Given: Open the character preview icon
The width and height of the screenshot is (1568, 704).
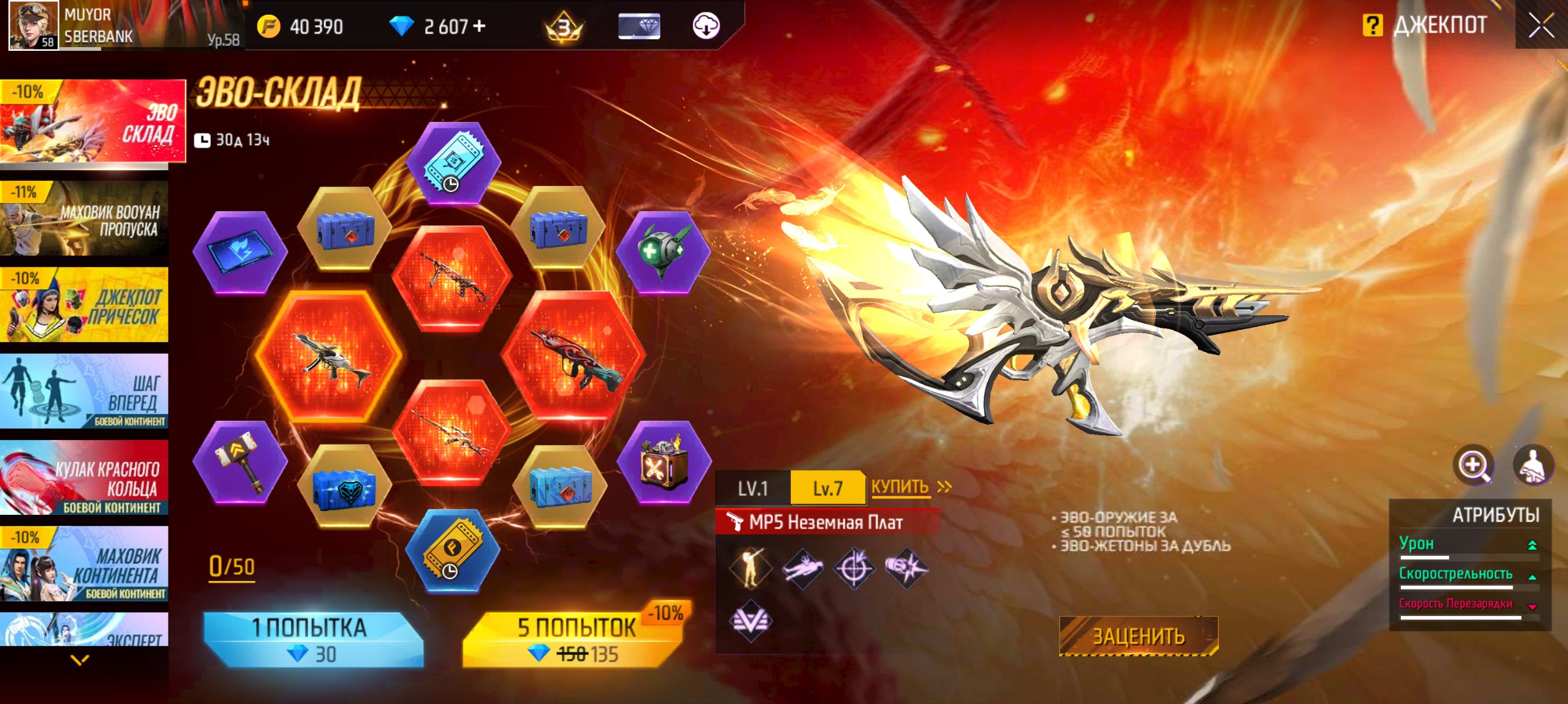Looking at the screenshot, I should pyautogui.click(x=1532, y=465).
